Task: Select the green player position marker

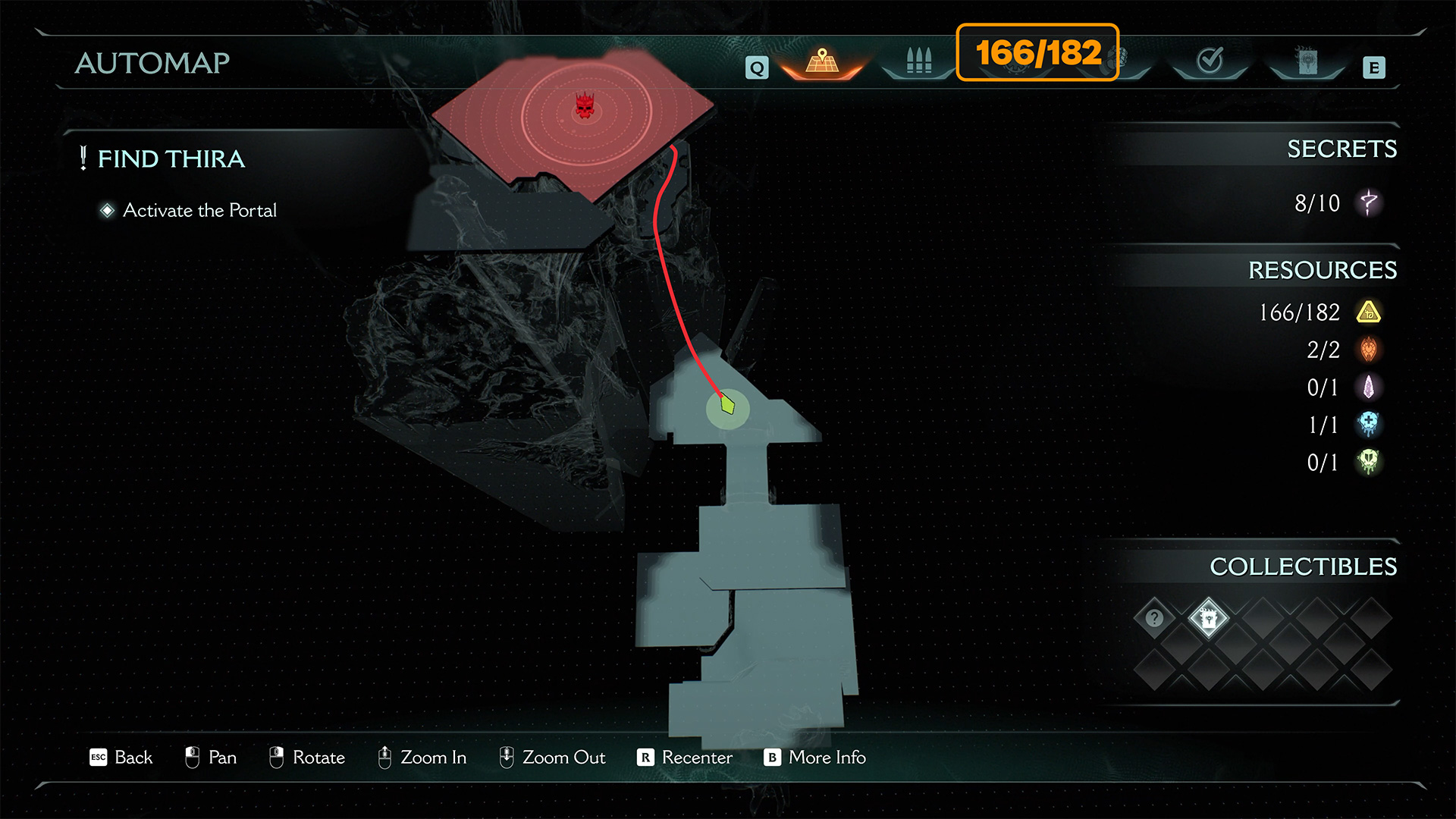Action: pyautogui.click(x=728, y=405)
